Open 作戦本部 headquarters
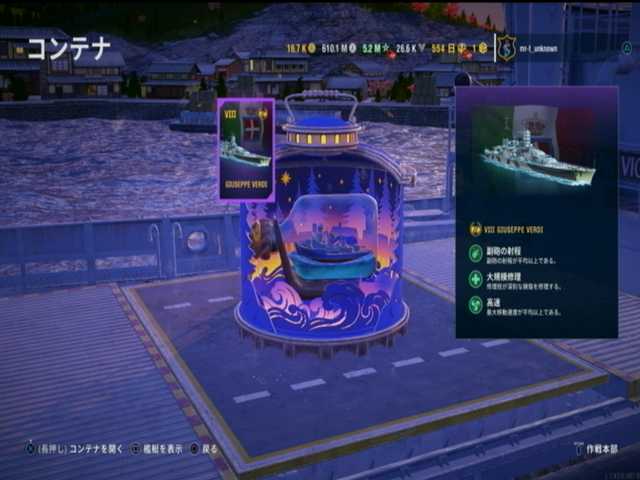This screenshot has height=480, width=640. [600, 449]
